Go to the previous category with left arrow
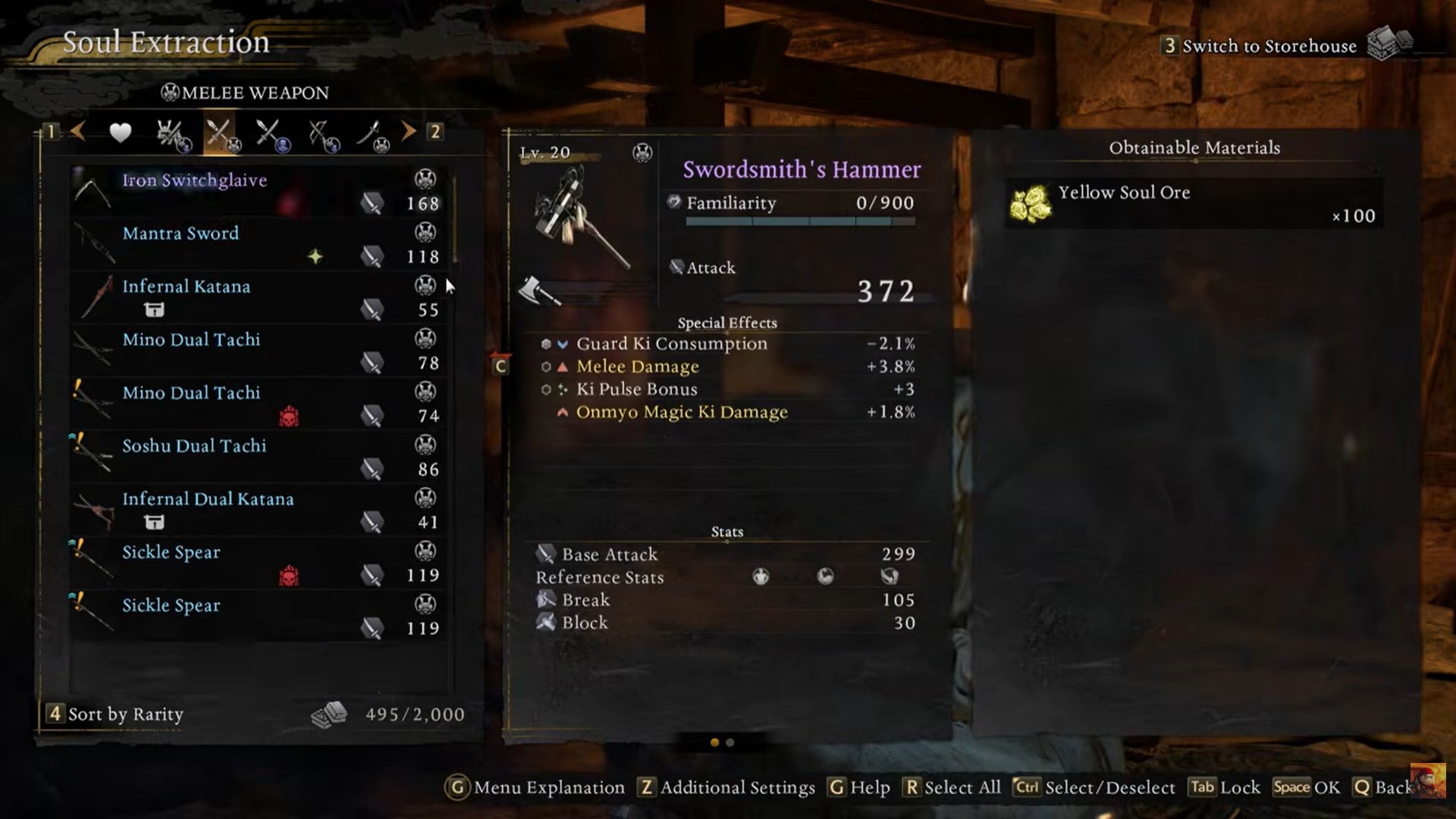 tap(77, 131)
